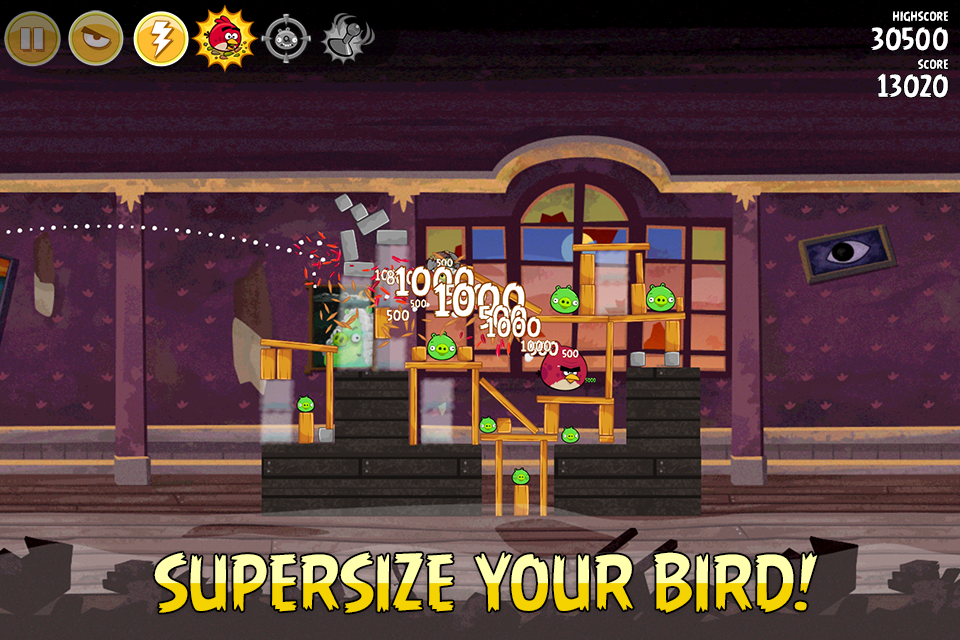Select the Super Seeds red bird power-up

[x=224, y=37]
